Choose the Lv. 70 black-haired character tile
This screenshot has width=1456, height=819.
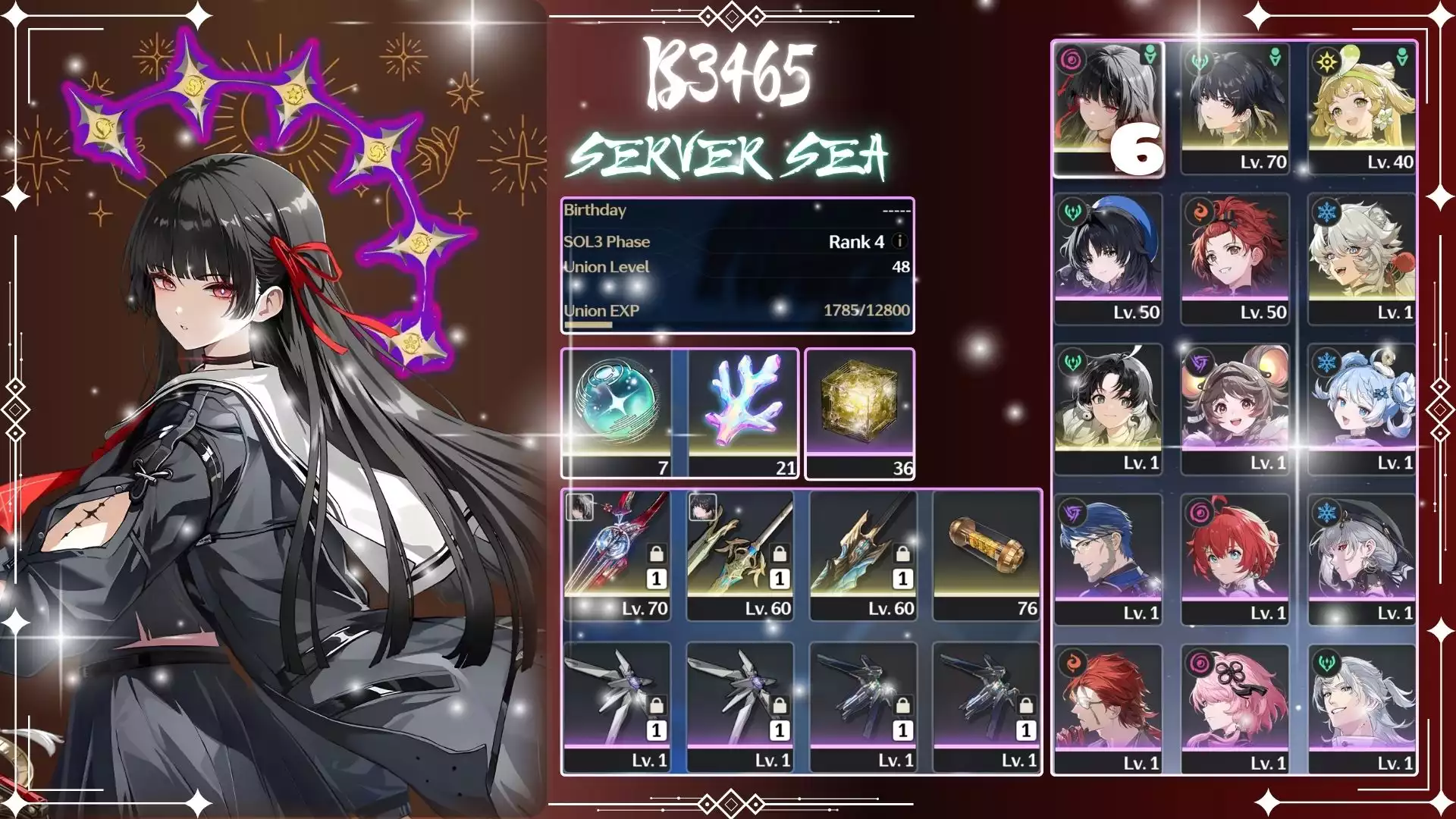(1235, 108)
